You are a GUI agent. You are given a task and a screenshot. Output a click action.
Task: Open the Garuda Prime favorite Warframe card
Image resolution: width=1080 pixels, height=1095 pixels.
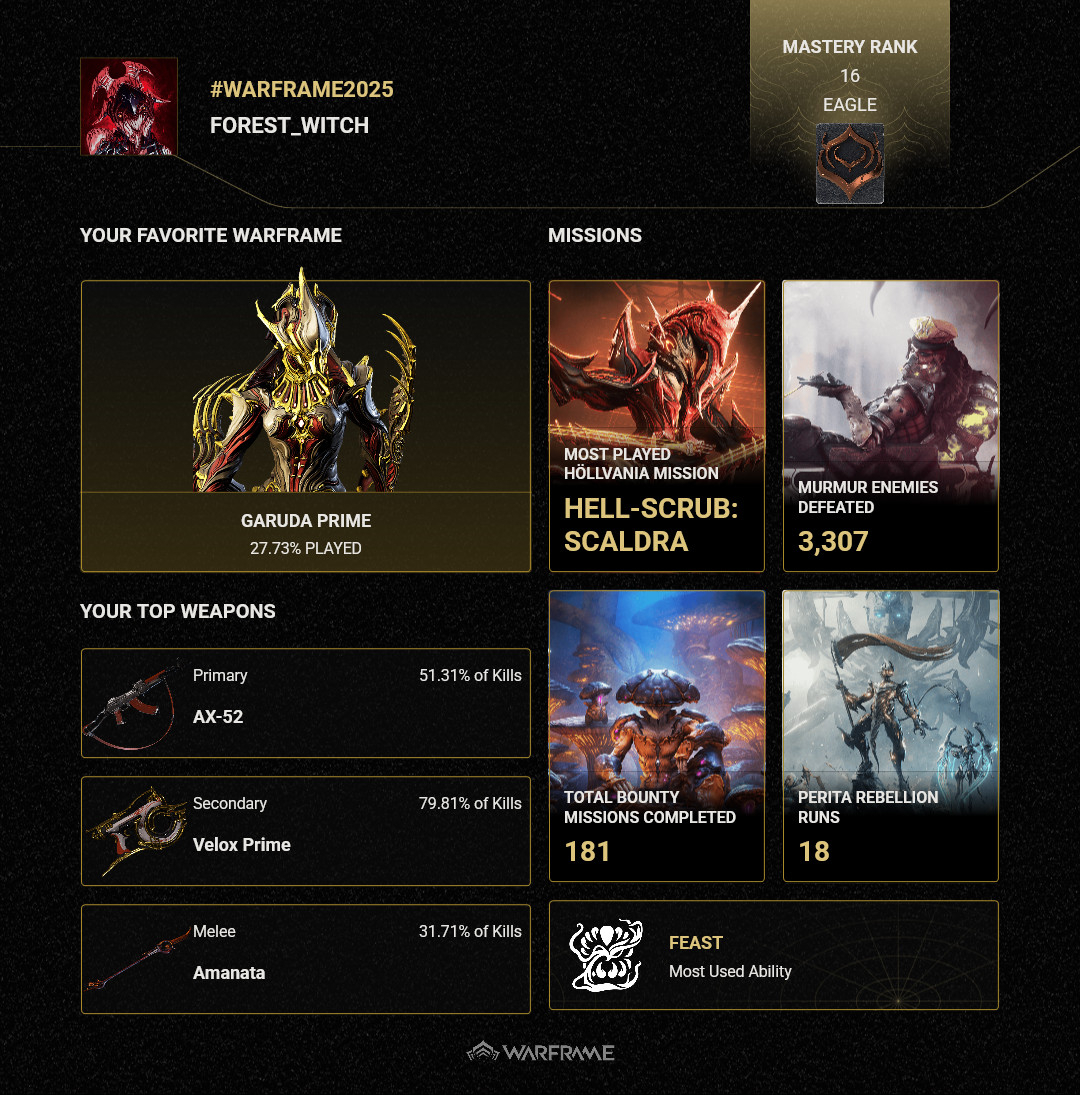[305, 426]
